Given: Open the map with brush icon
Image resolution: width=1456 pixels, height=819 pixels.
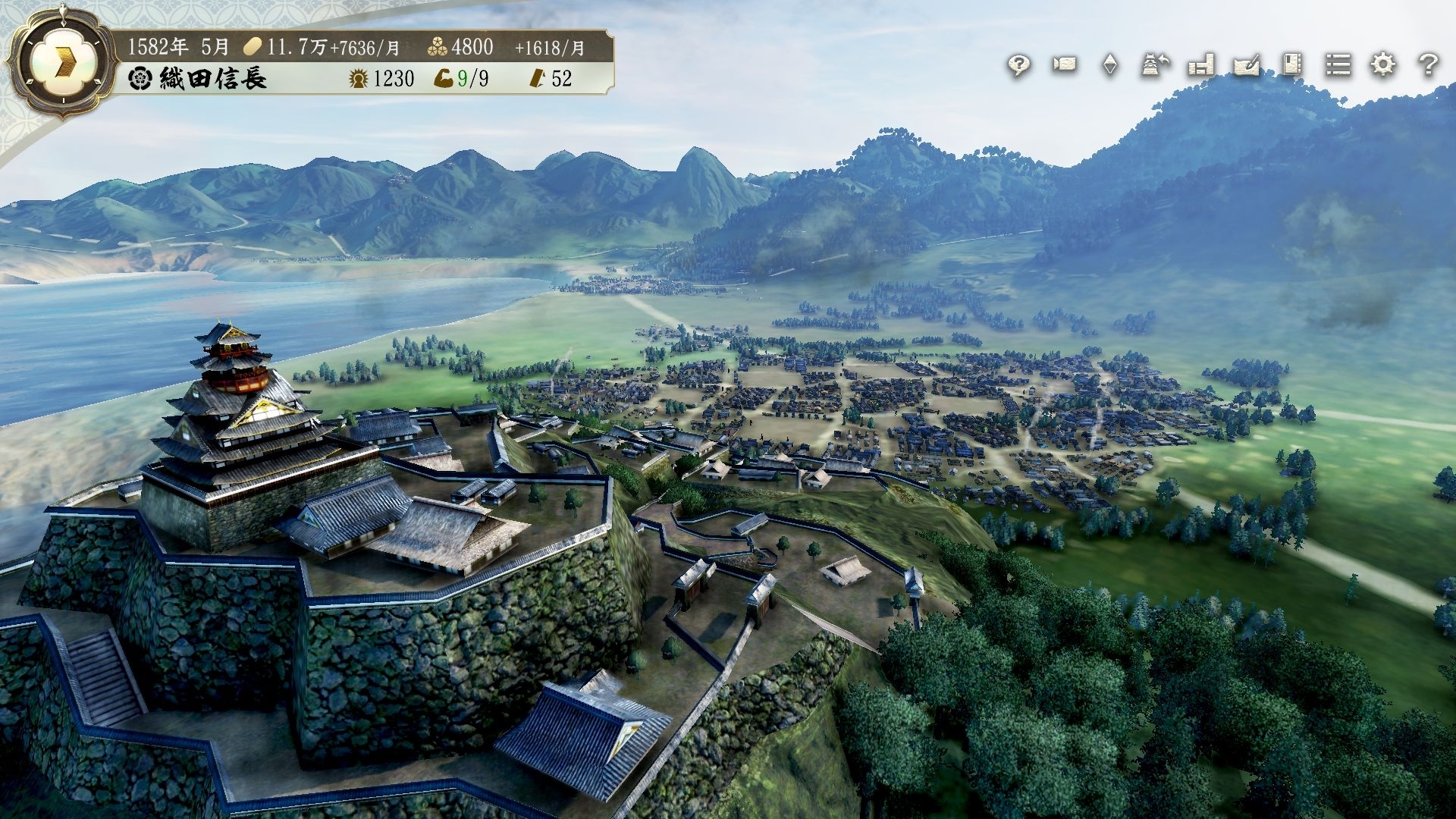Looking at the screenshot, I should (x=1247, y=65).
